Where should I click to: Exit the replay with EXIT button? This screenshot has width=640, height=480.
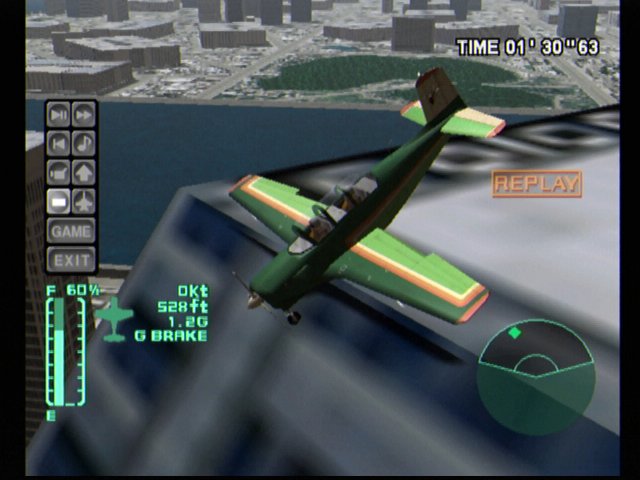71,260
